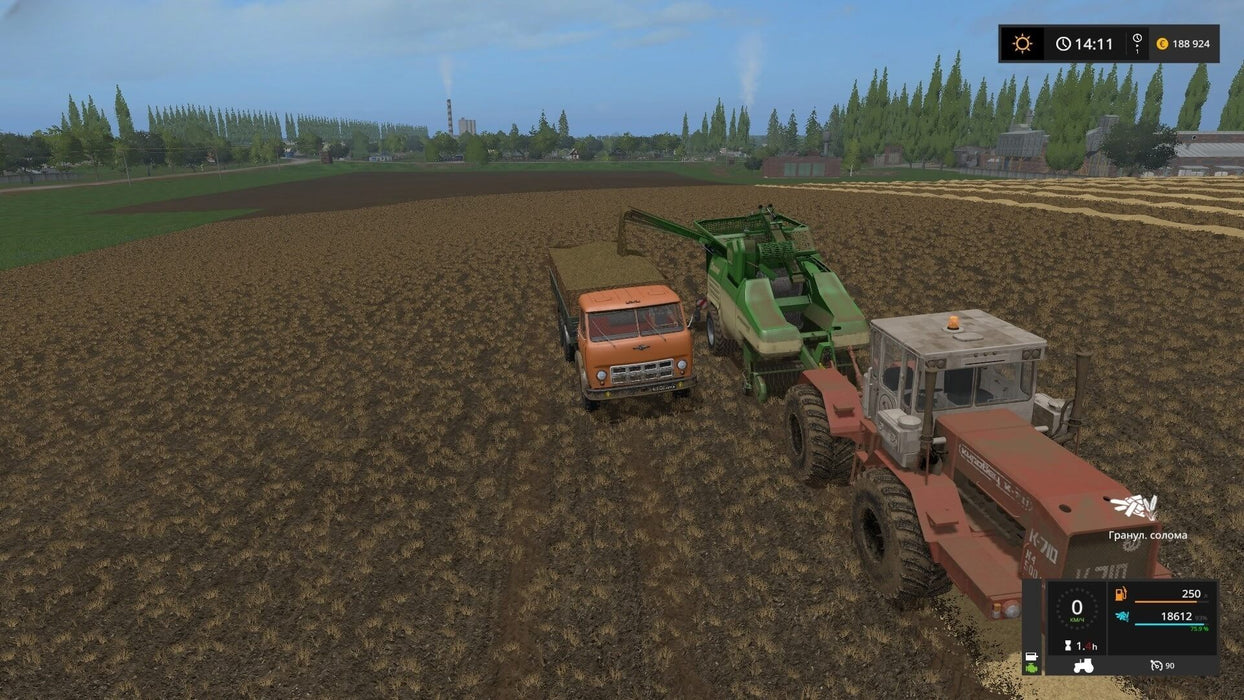Click the gold coin money icon
Image resolution: width=1244 pixels, height=700 pixels.
[1162, 44]
